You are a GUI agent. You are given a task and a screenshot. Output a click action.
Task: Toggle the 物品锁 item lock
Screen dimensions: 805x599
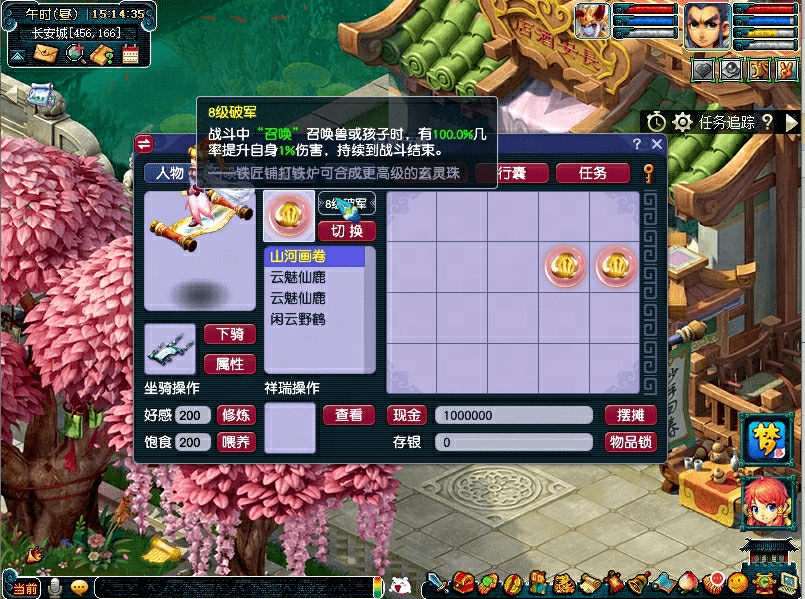pos(630,442)
